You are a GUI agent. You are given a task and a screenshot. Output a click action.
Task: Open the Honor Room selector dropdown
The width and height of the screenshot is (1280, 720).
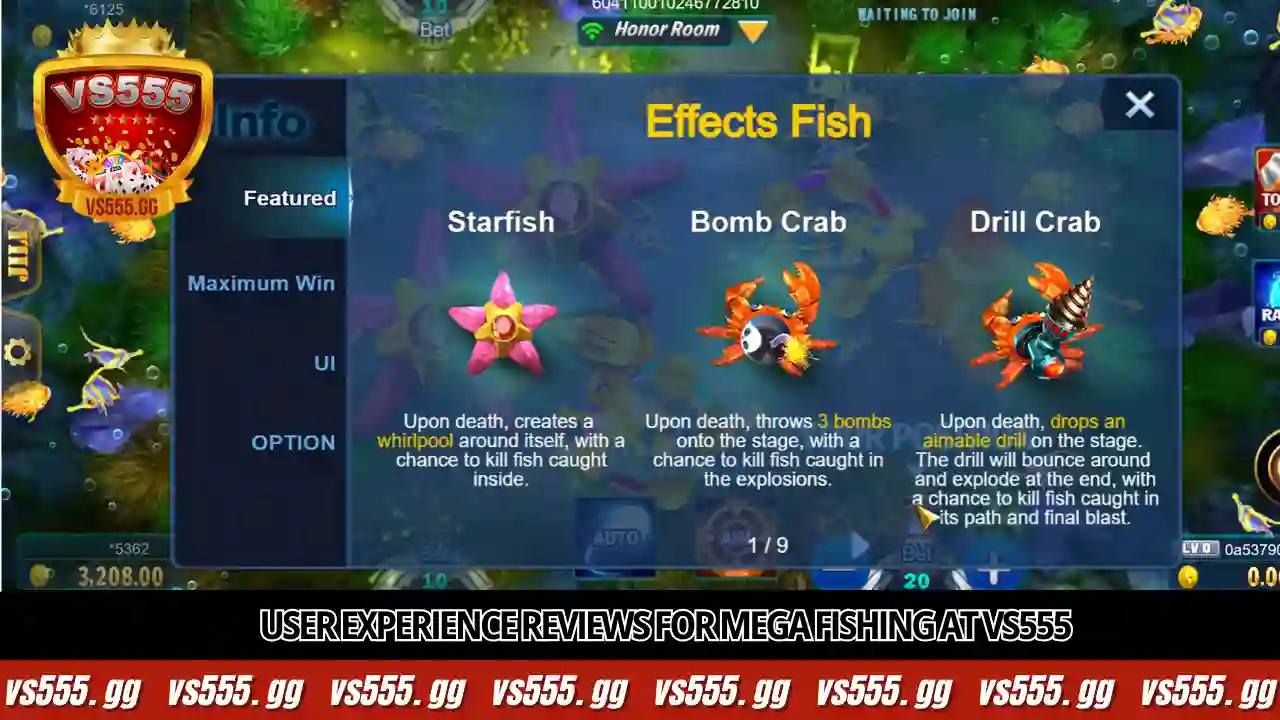coord(752,30)
